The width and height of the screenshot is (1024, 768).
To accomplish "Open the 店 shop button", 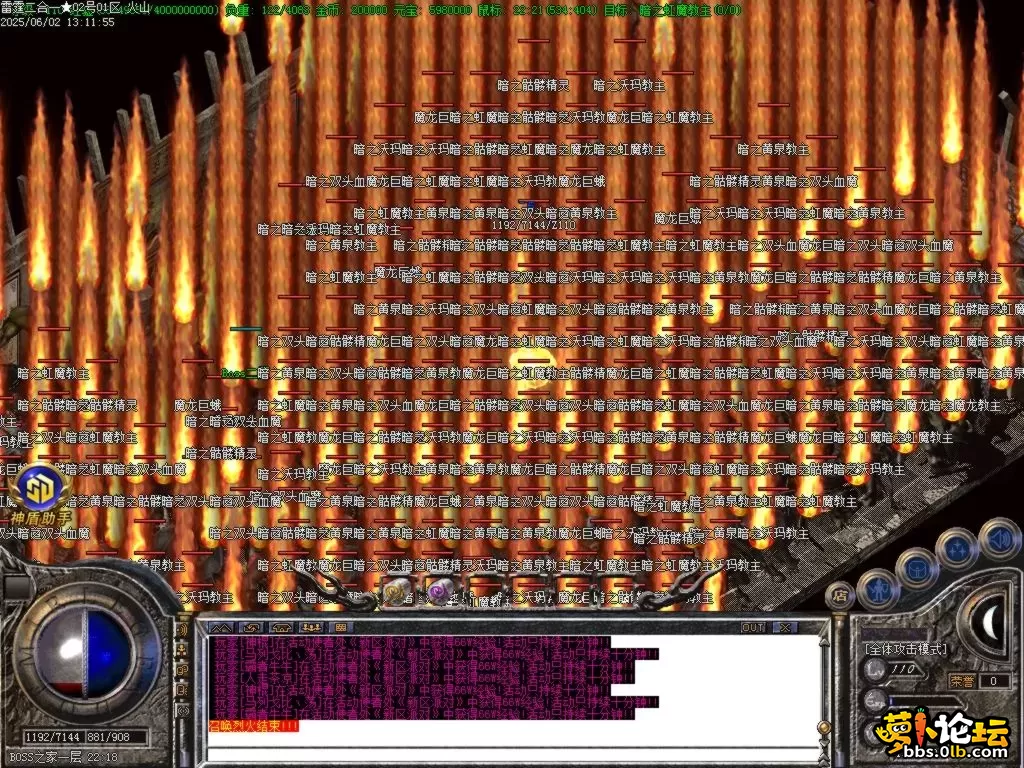I will (841, 596).
